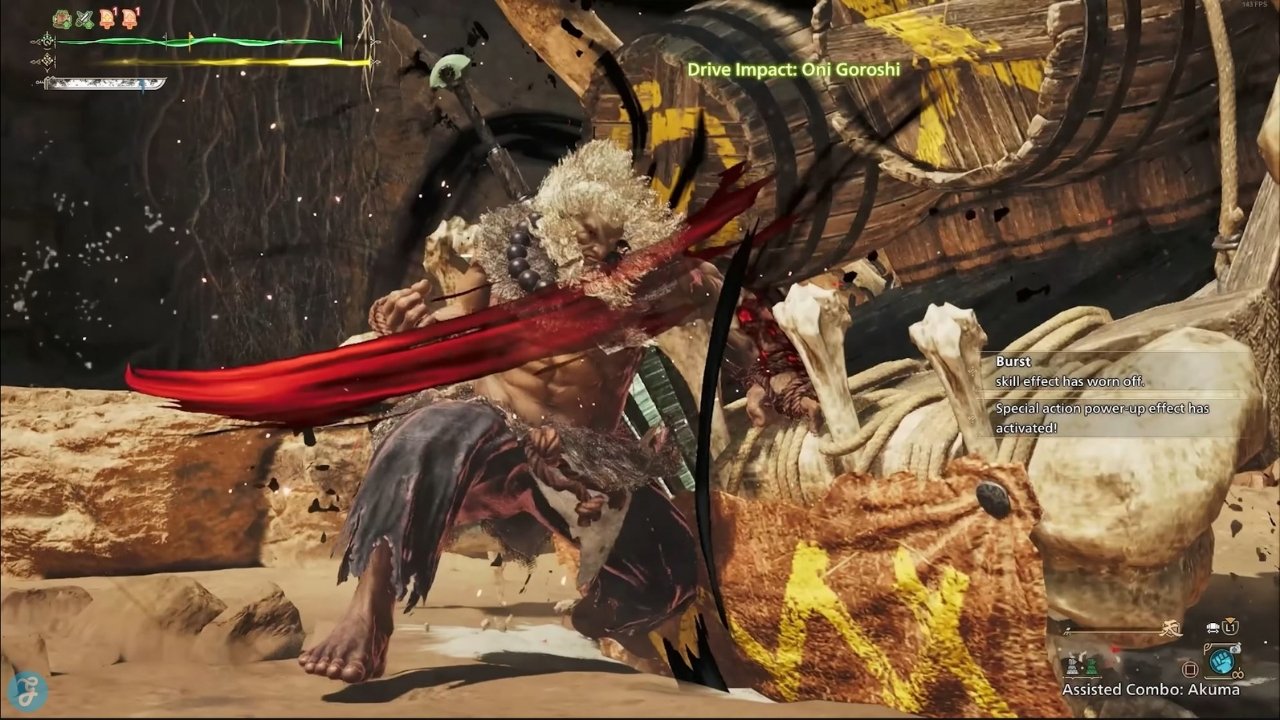Toggle the L1 button prompt
The image size is (1280, 720).
tap(1230, 627)
